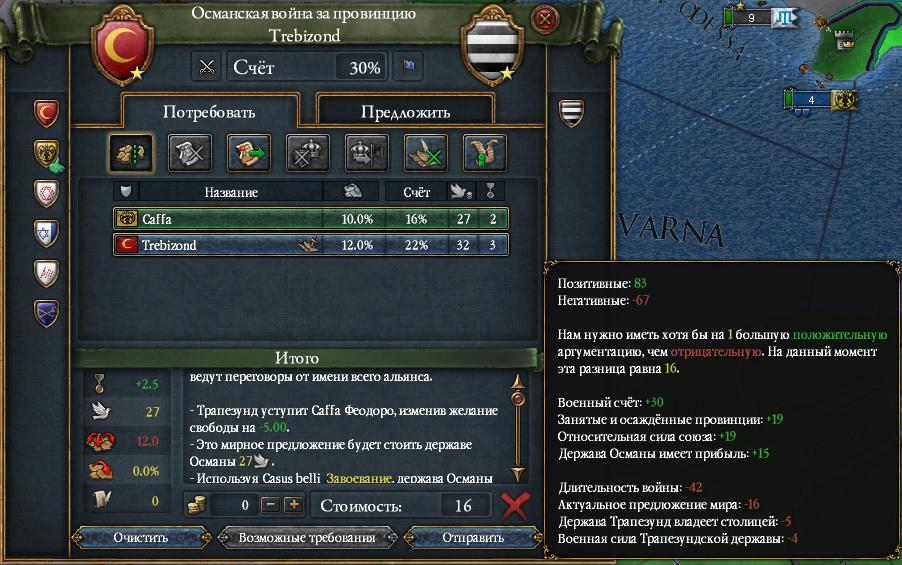Choose the take provinces demand icon
The width and height of the screenshot is (902, 565).
click(129, 152)
